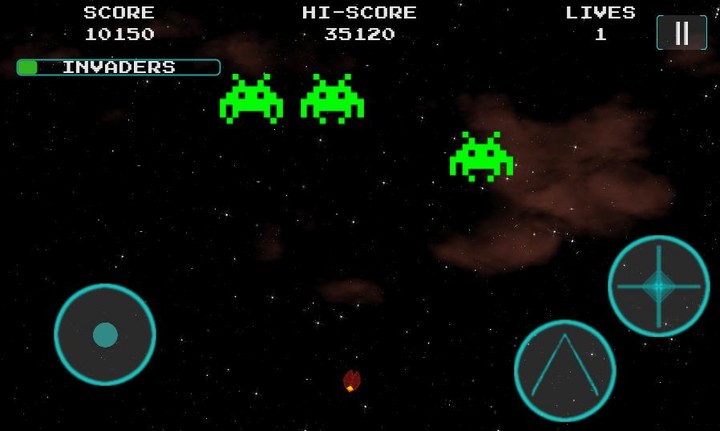Activate the triangle thrust button

click(x=564, y=370)
